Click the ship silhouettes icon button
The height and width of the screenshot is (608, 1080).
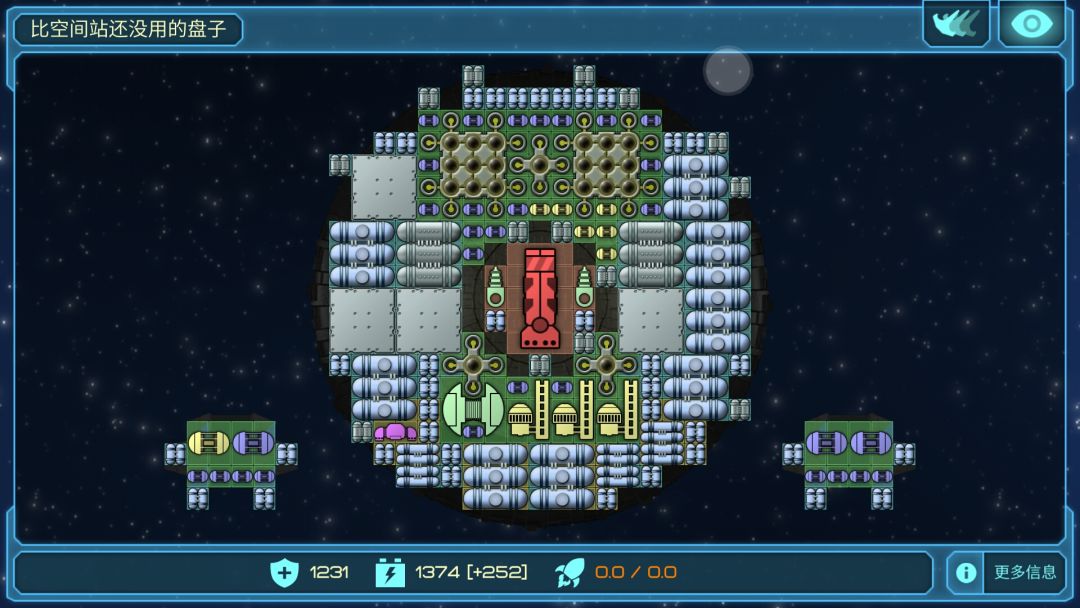956,24
